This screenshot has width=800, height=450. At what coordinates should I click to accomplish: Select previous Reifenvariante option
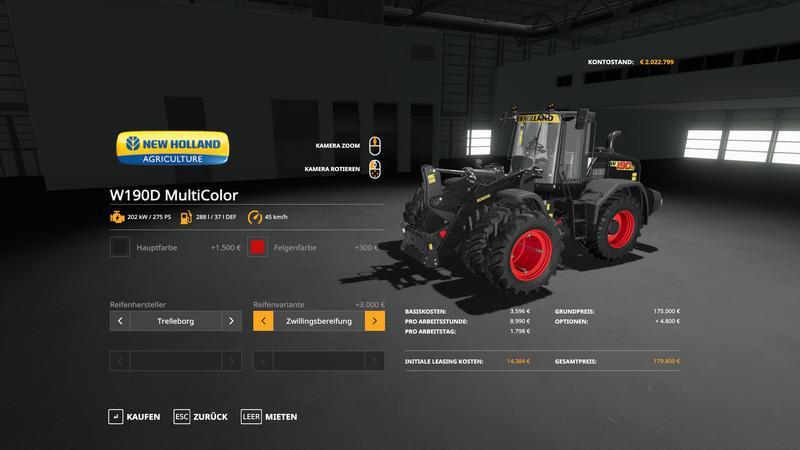[x=263, y=321]
